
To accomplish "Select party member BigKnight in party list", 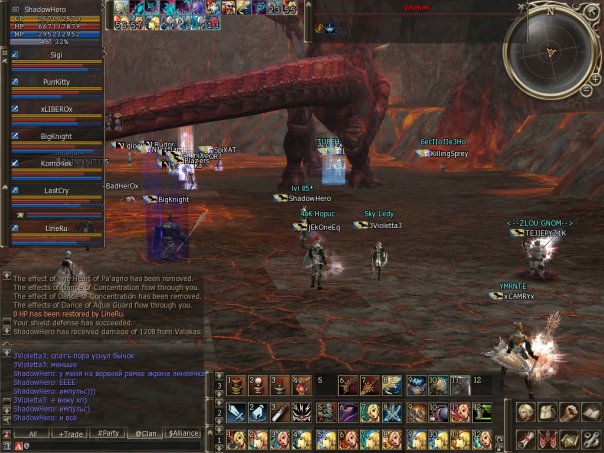I will [56, 135].
